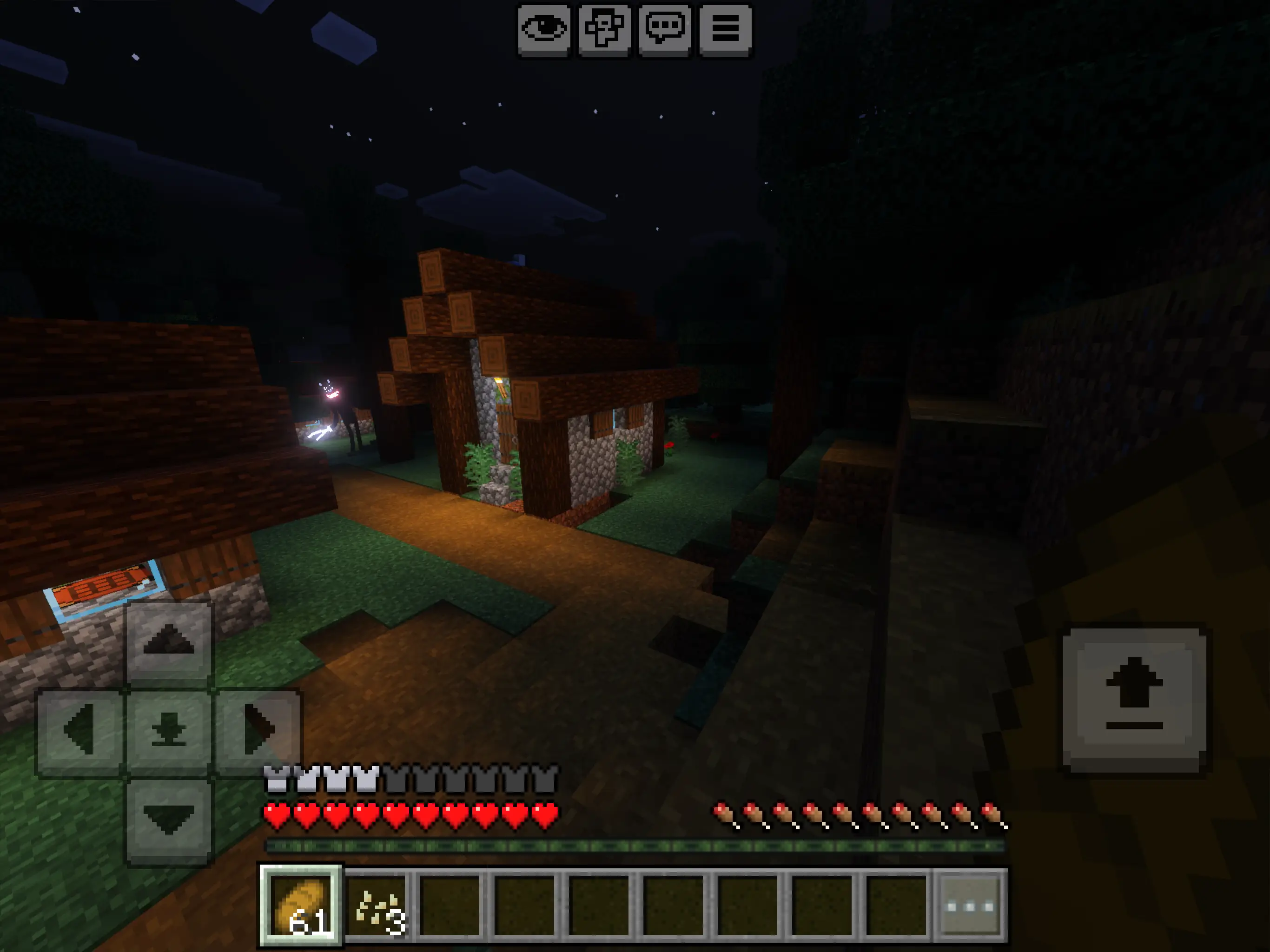
Task: Tap the move forward arrow
Action: click(168, 642)
